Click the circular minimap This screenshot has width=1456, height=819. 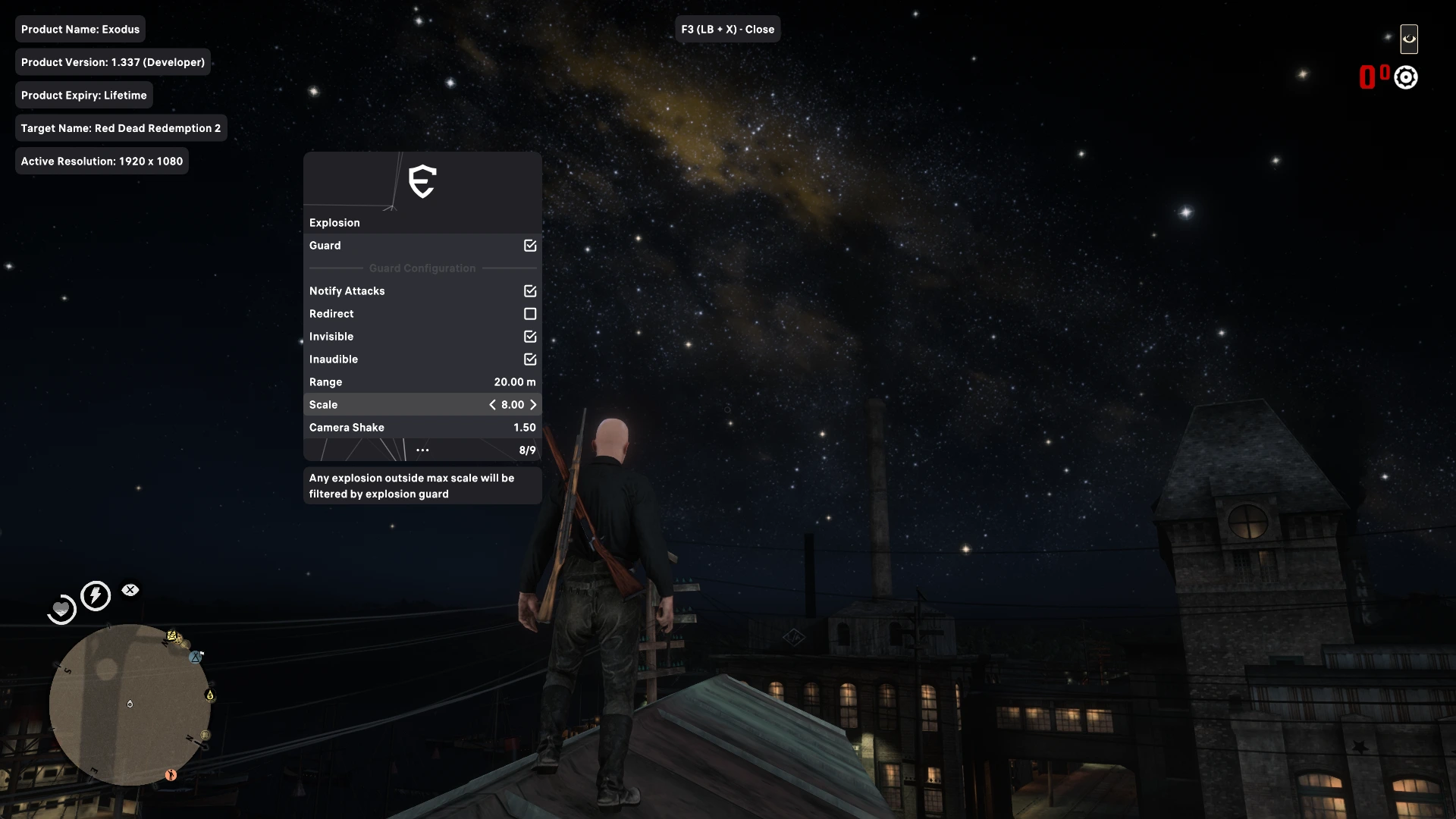click(130, 704)
